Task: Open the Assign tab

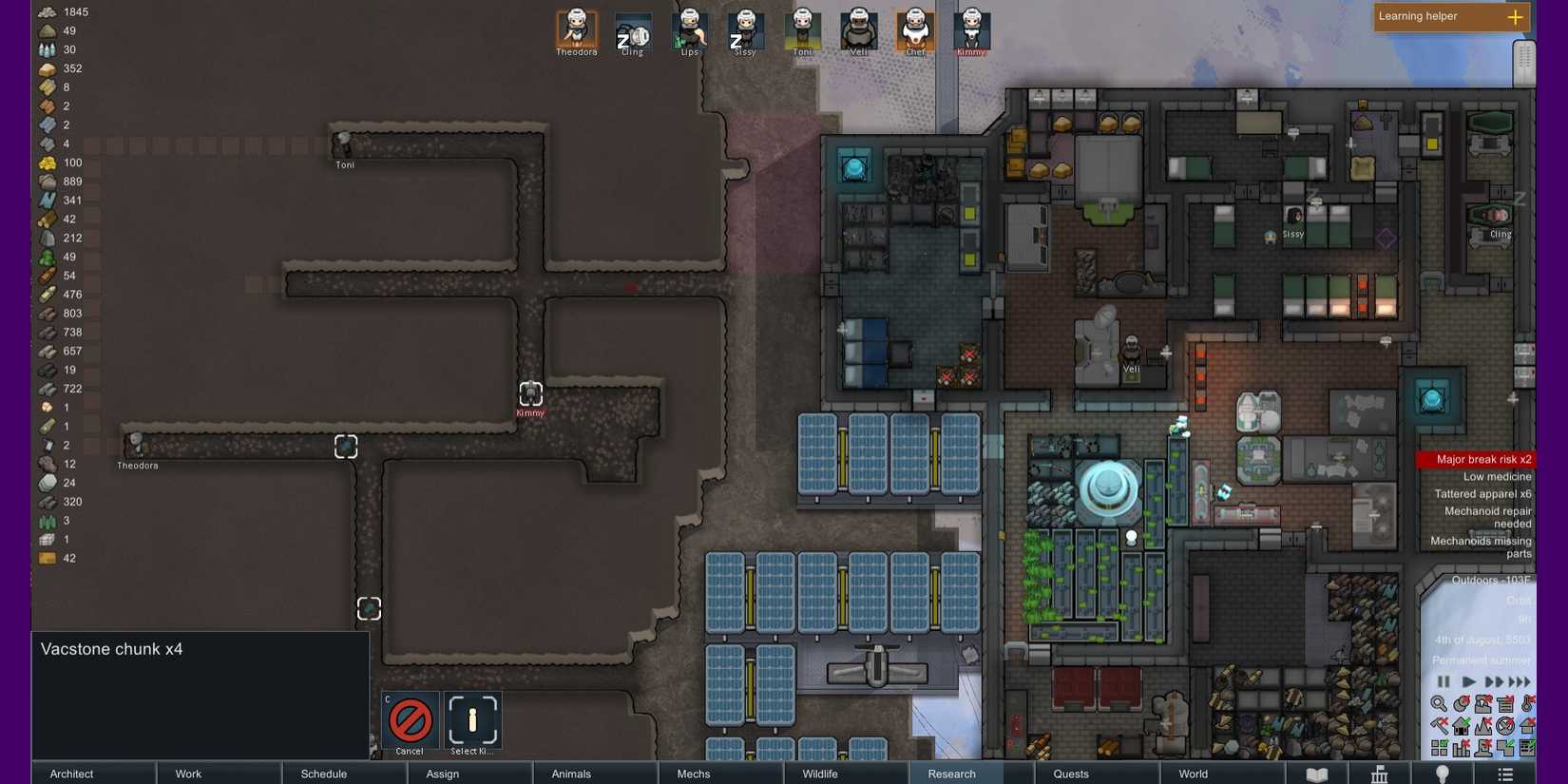Action: click(x=443, y=774)
